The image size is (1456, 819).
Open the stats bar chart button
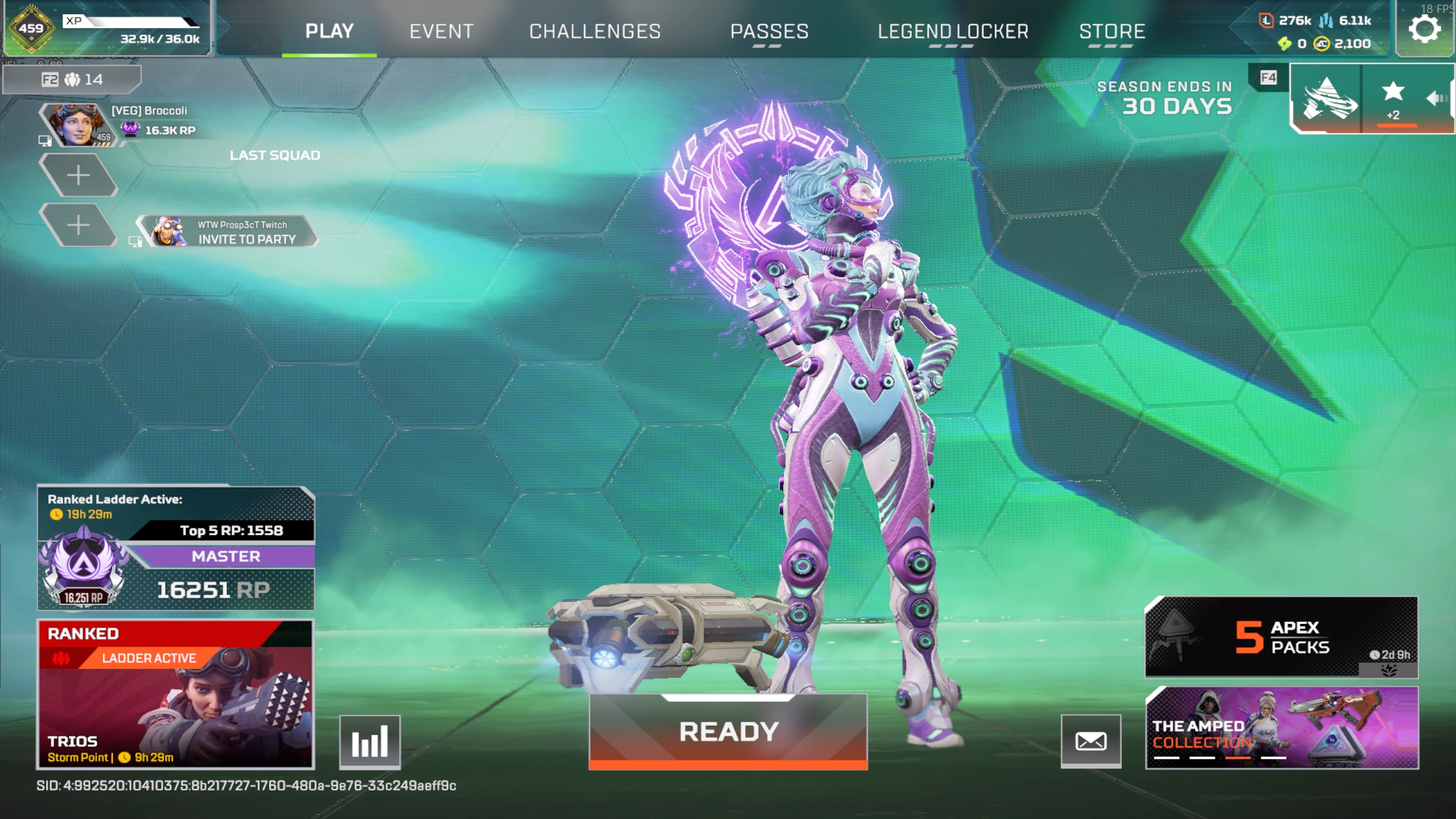click(370, 742)
